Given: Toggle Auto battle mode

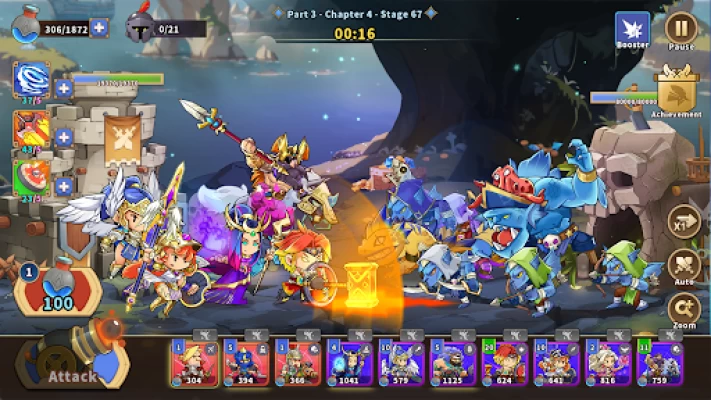Looking at the screenshot, I should point(685,267).
